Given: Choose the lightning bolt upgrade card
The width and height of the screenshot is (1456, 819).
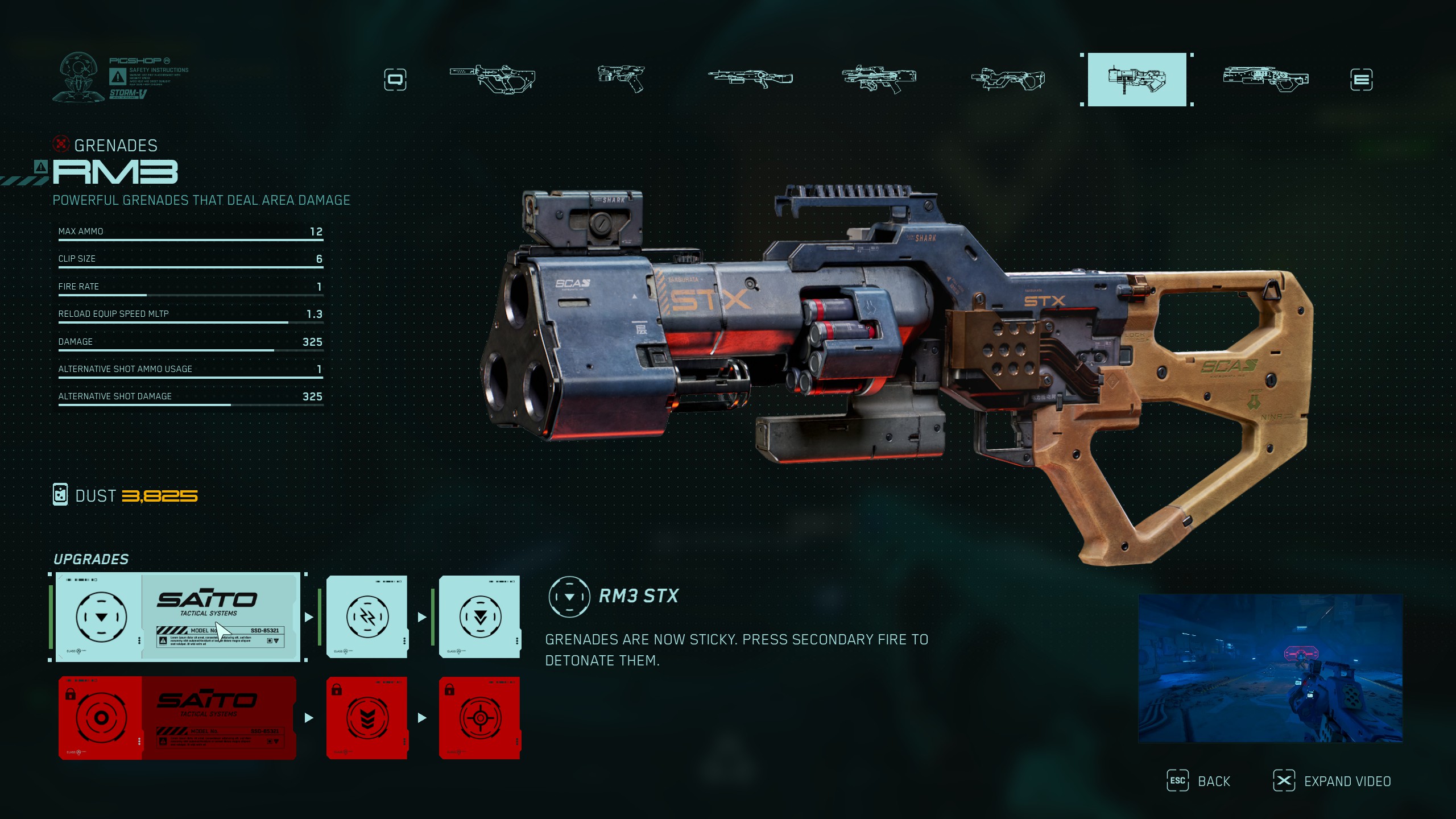Looking at the screenshot, I should (367, 617).
